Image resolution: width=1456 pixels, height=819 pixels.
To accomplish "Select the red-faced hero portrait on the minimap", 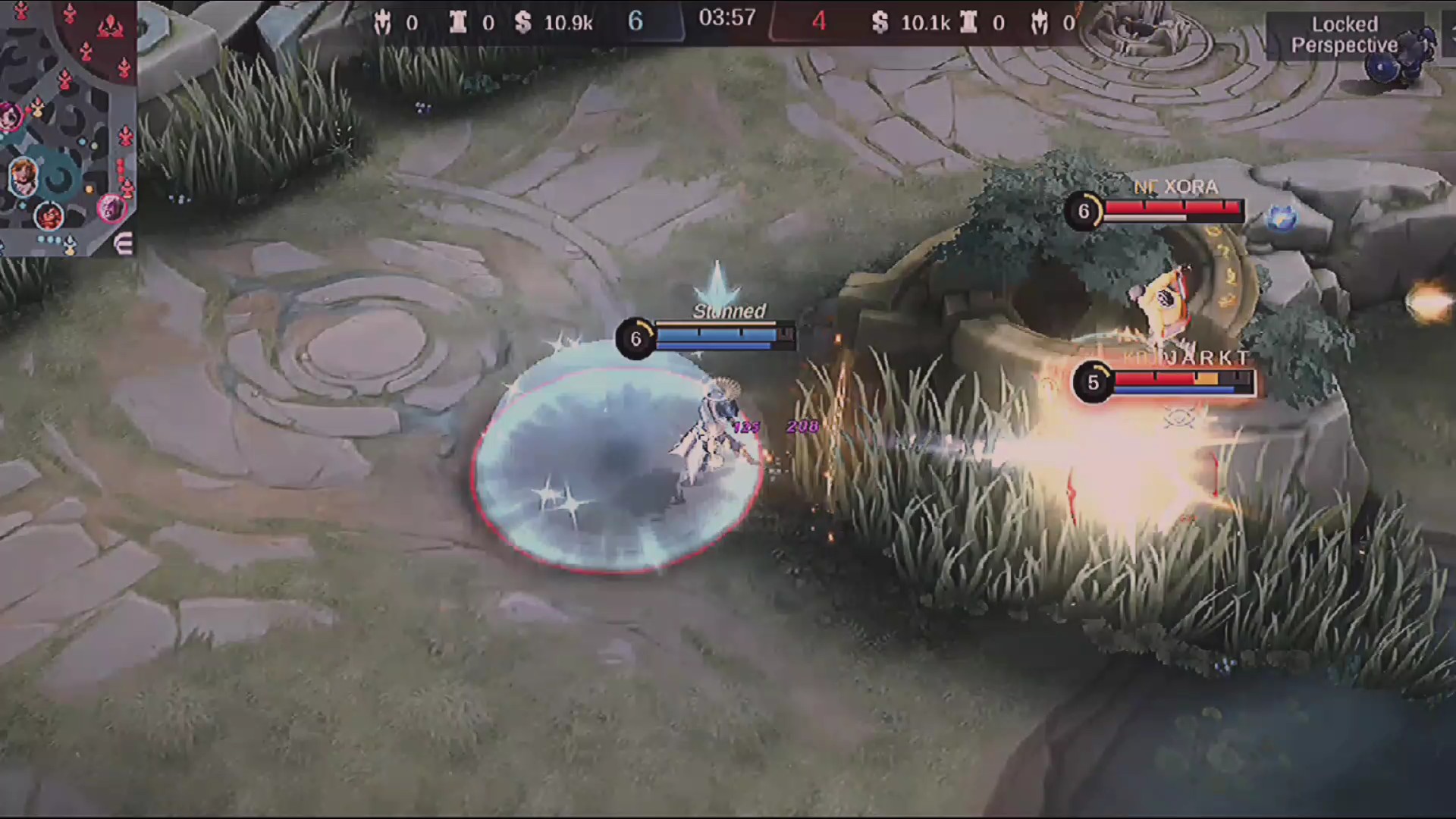I will [49, 216].
